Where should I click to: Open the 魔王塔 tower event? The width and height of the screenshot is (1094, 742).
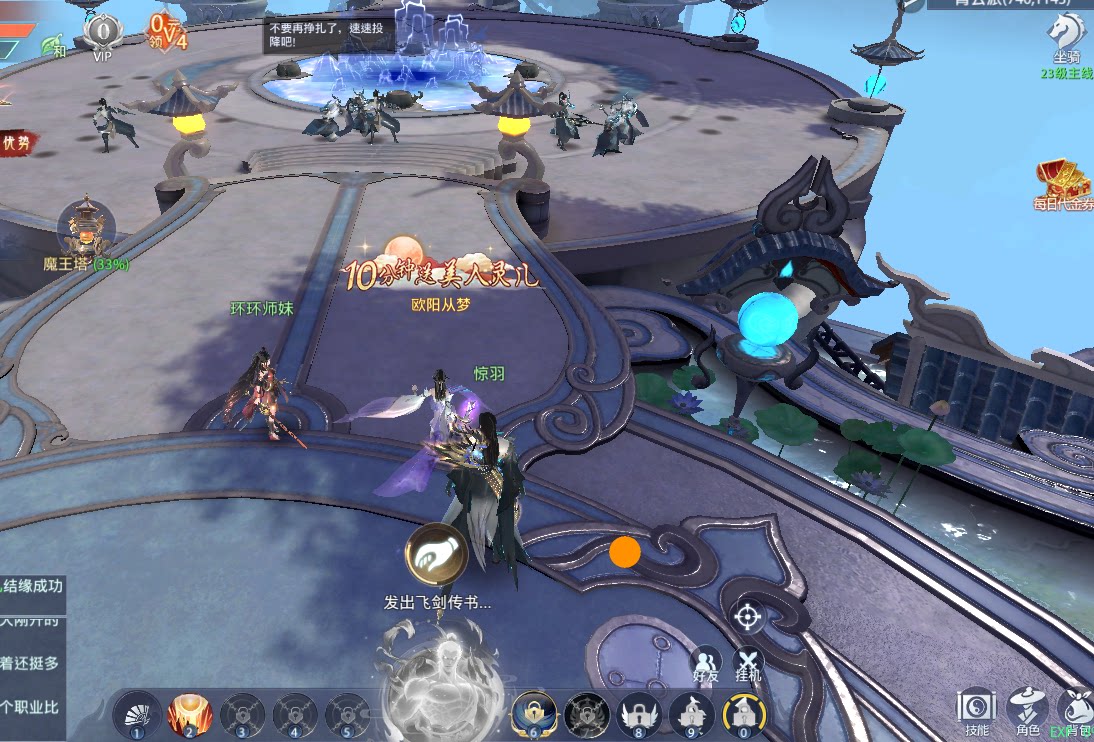coord(85,232)
